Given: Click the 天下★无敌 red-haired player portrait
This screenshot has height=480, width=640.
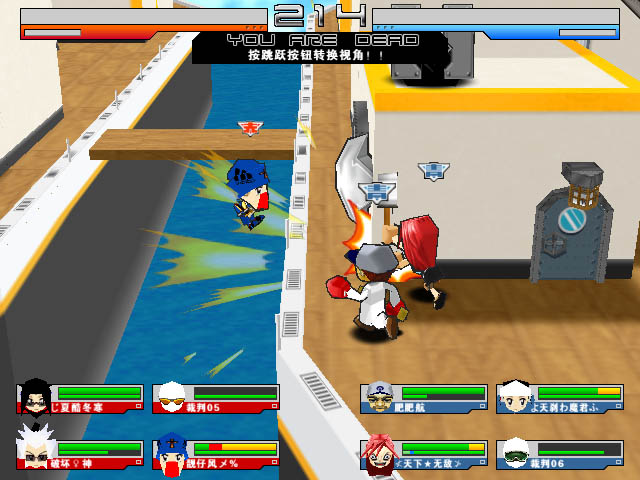Looking at the screenshot, I should (x=378, y=453).
